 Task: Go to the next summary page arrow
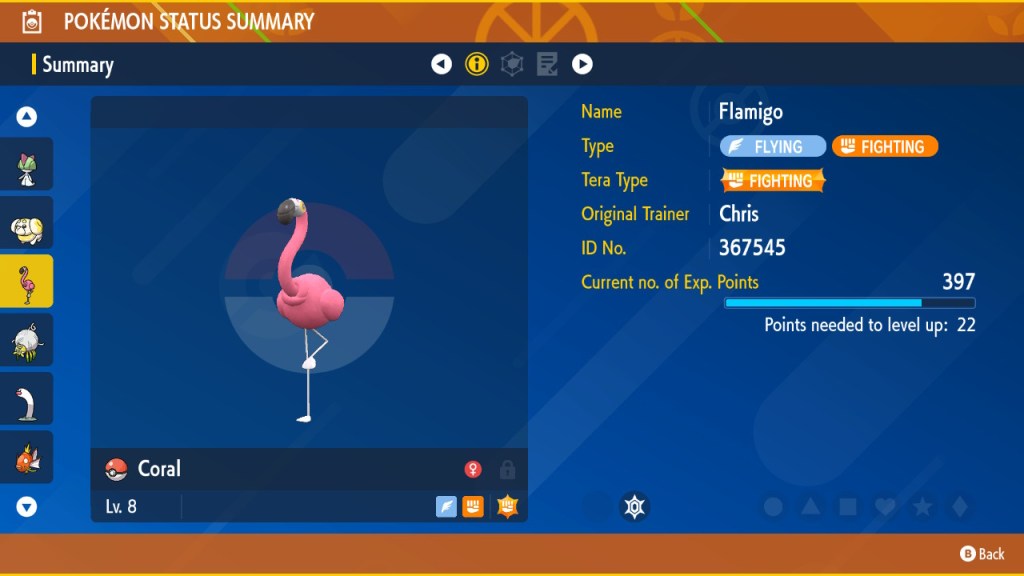tap(582, 65)
